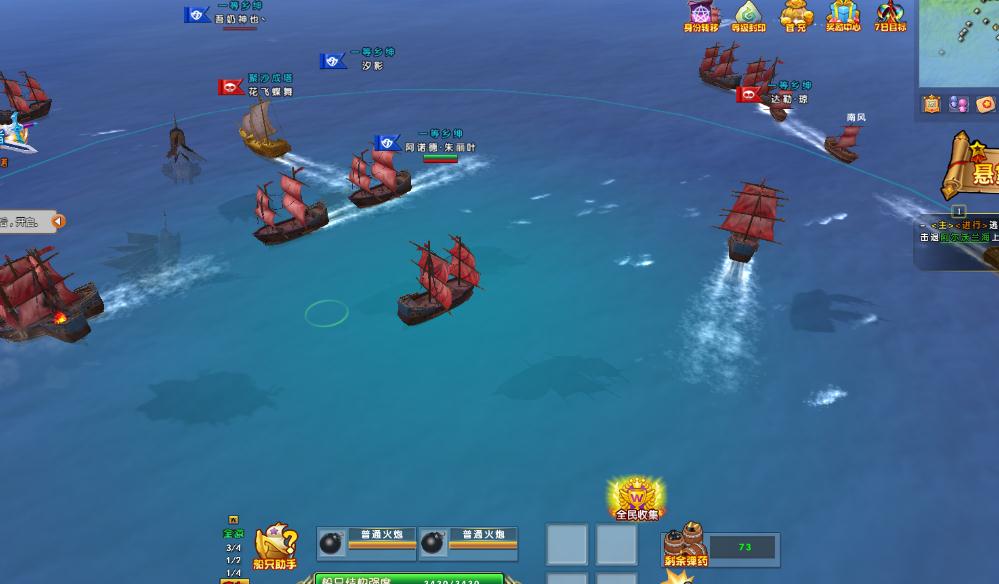The height and width of the screenshot is (584, 999).
Task: Select the main quest tracker text
Action: [960, 231]
